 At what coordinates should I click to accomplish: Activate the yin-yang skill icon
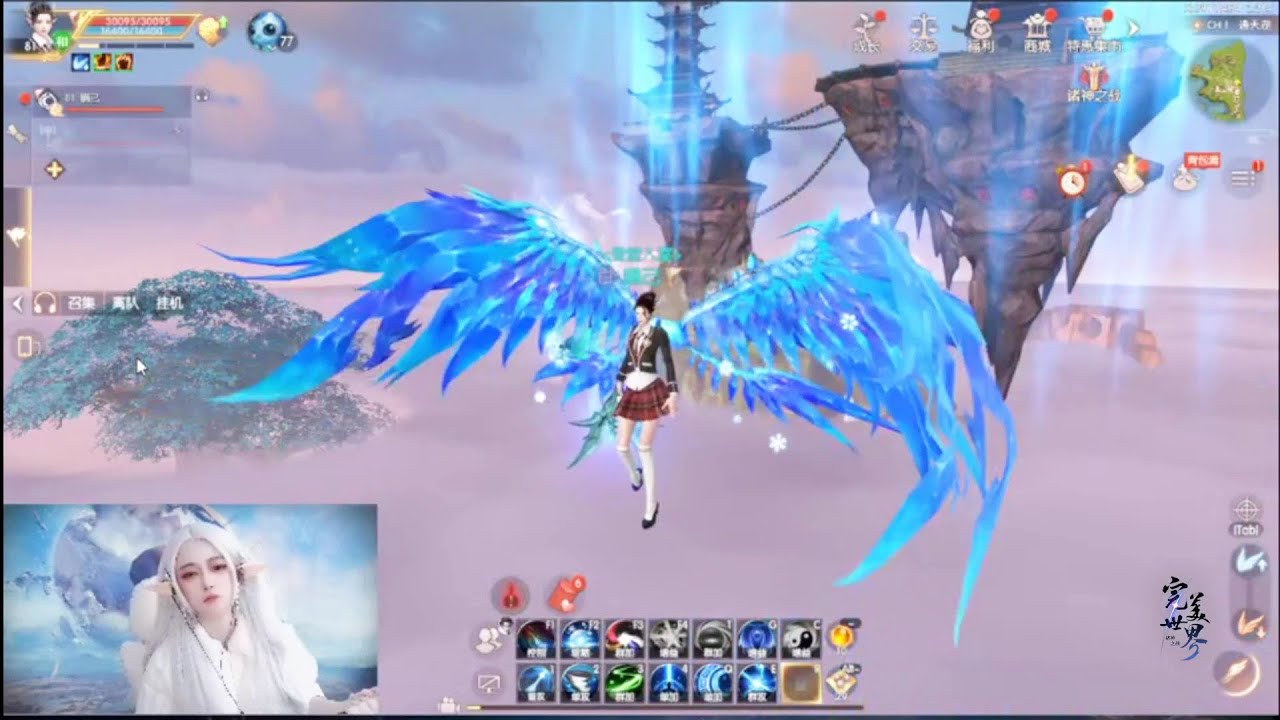tap(800, 638)
